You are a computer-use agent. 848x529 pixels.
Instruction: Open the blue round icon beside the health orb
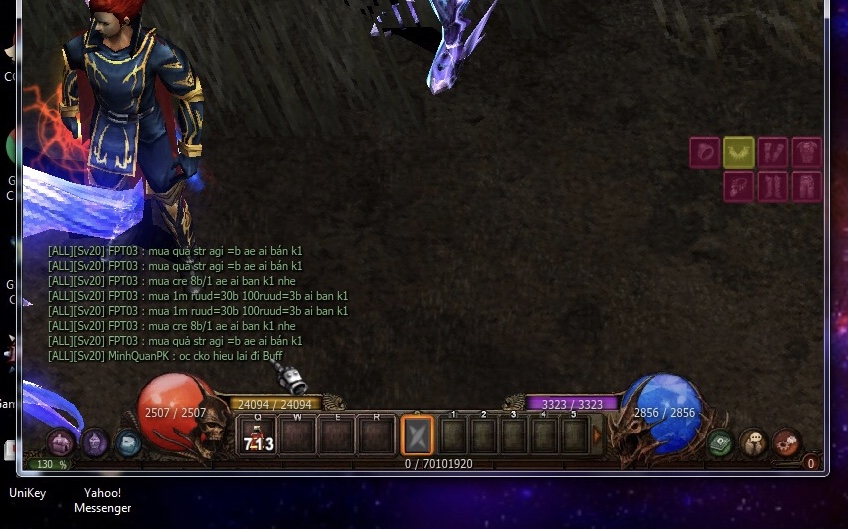pos(128,442)
